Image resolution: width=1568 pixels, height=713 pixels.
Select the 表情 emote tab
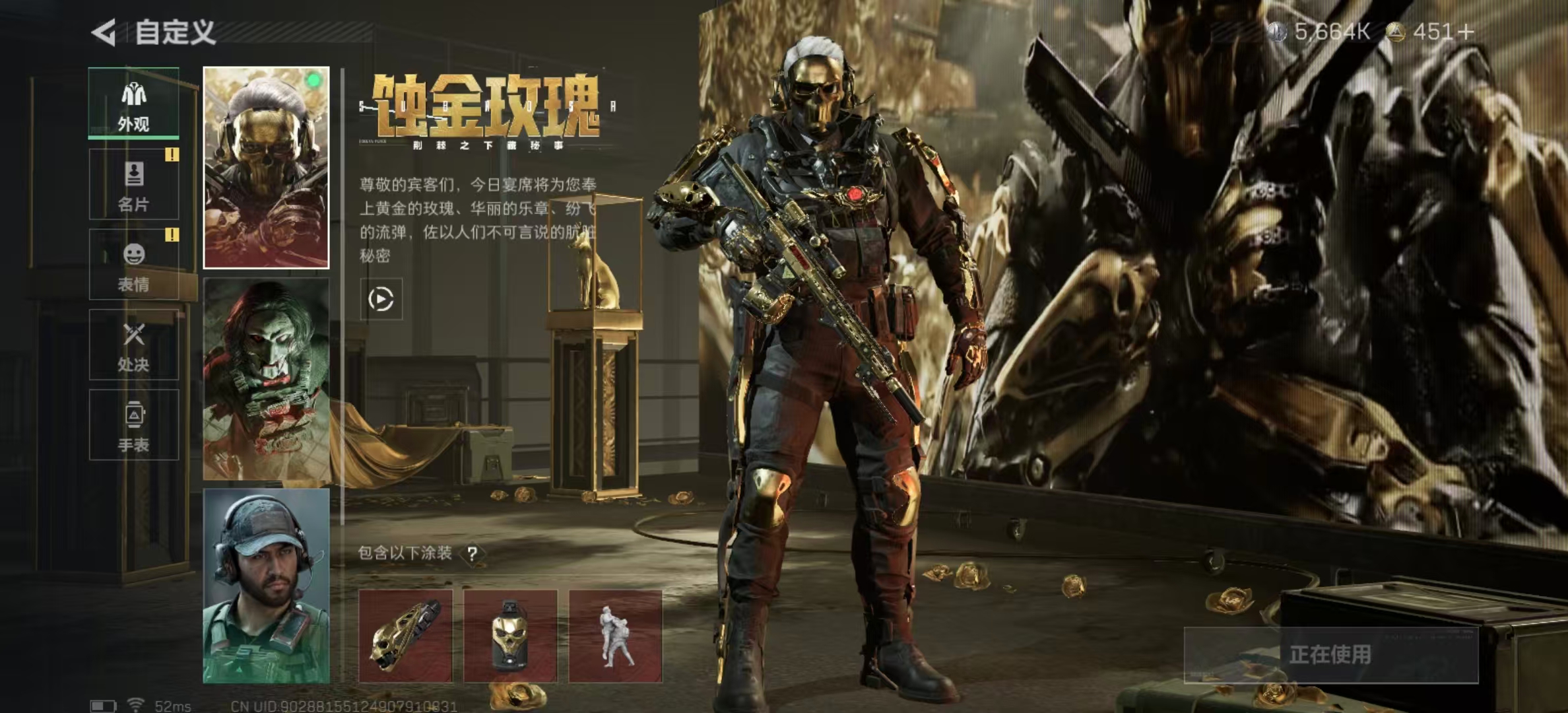pyautogui.click(x=133, y=265)
